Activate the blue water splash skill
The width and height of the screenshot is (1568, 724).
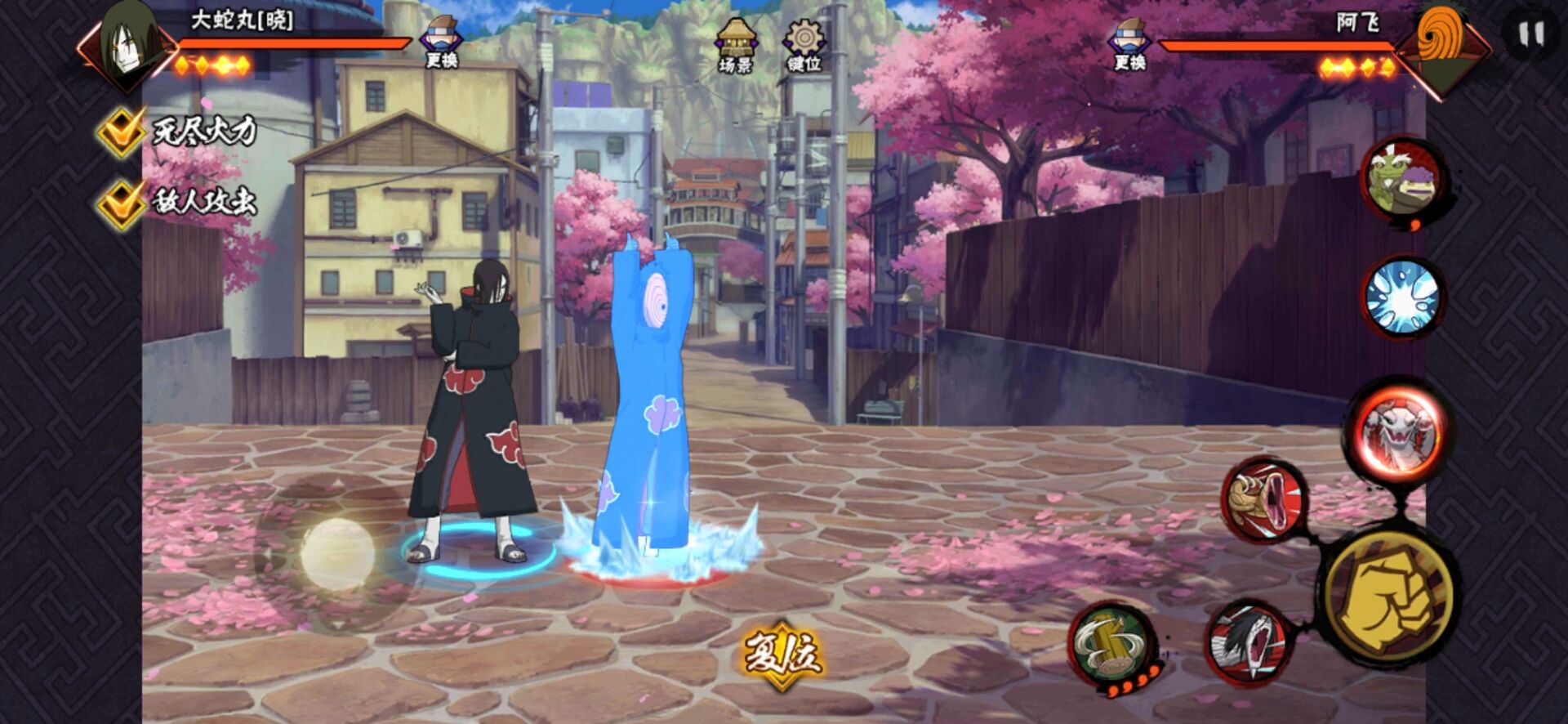pyautogui.click(x=1401, y=297)
